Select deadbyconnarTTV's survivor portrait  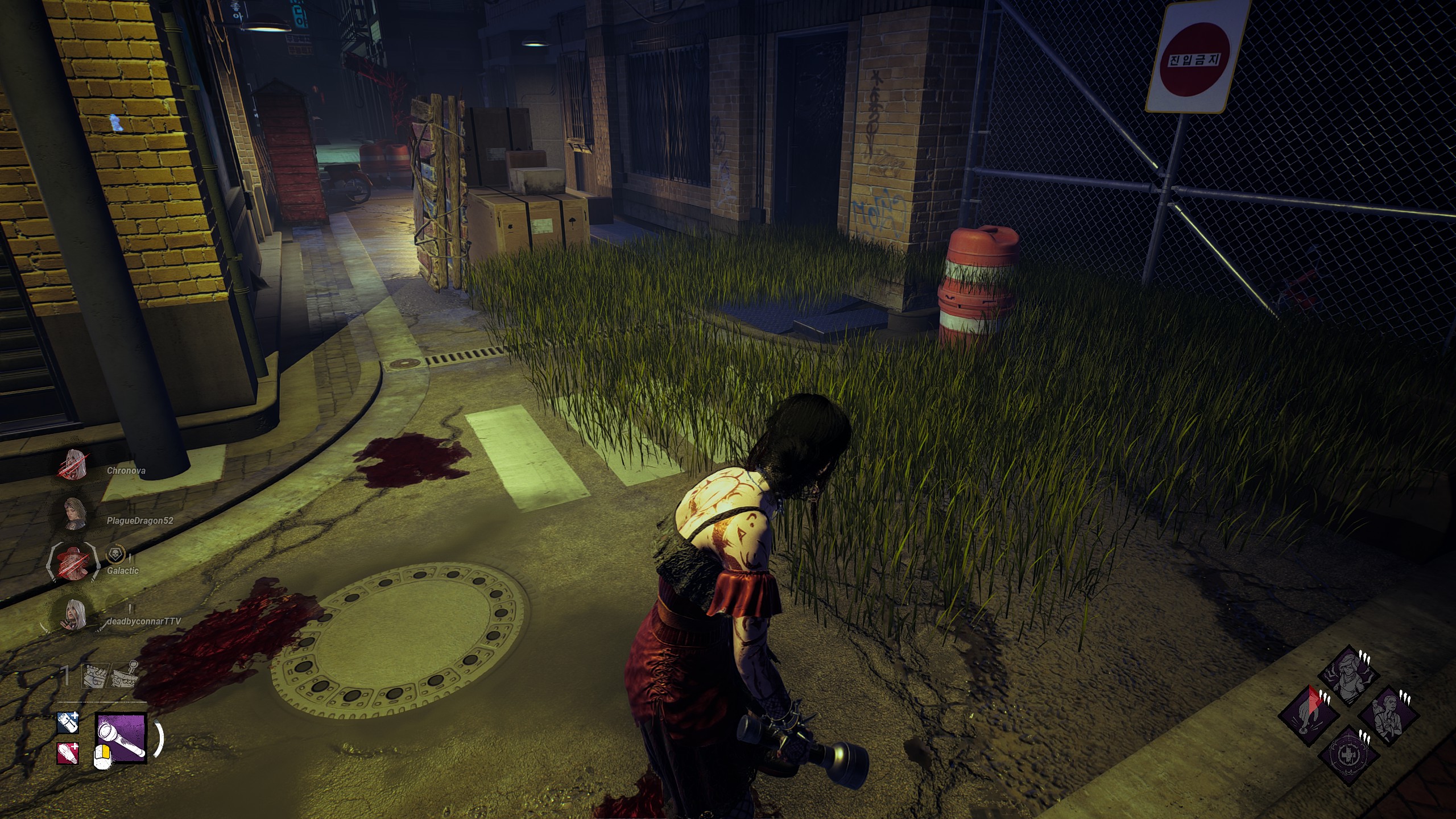(x=75, y=614)
